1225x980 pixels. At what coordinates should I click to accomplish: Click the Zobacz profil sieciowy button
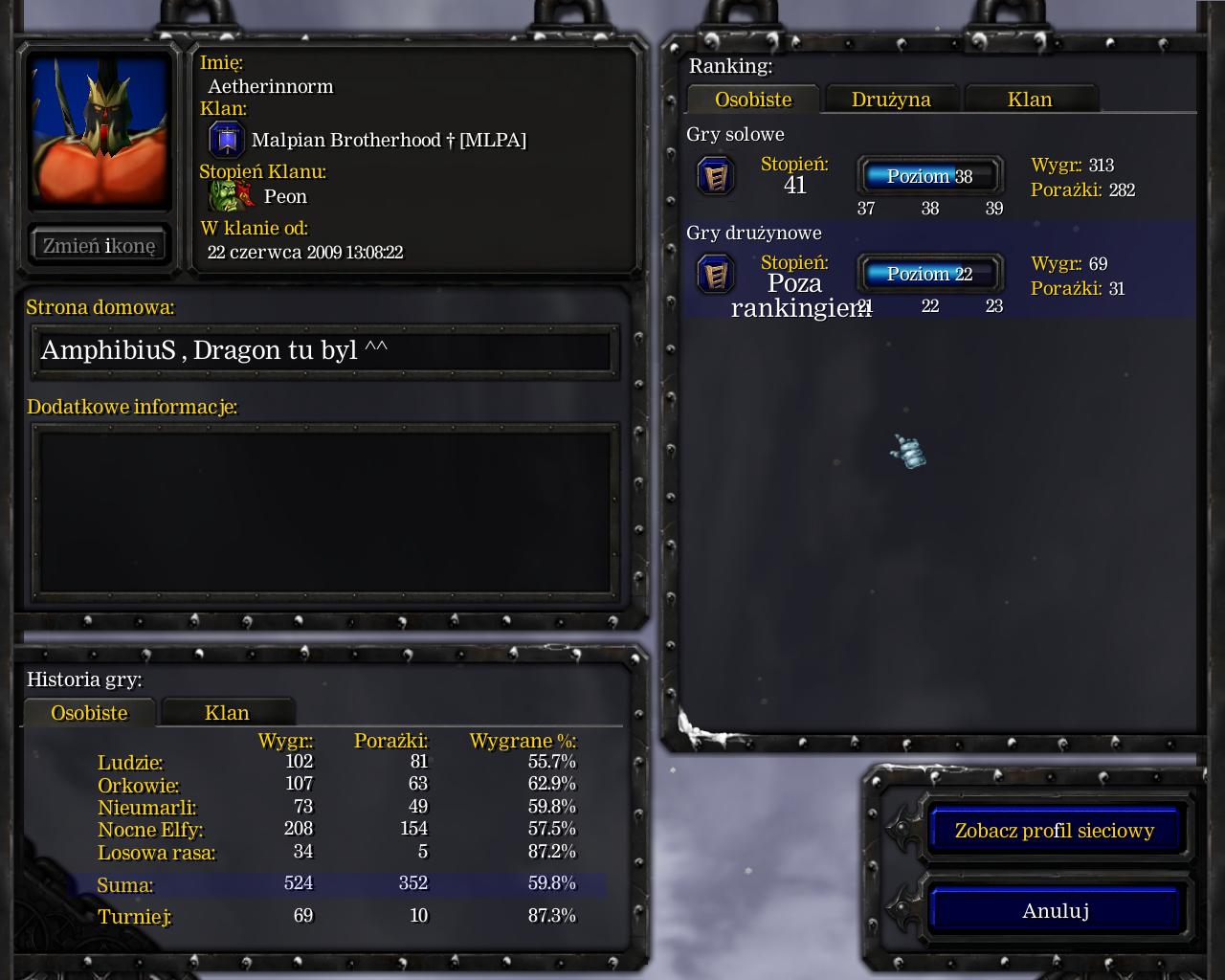click(x=1054, y=831)
